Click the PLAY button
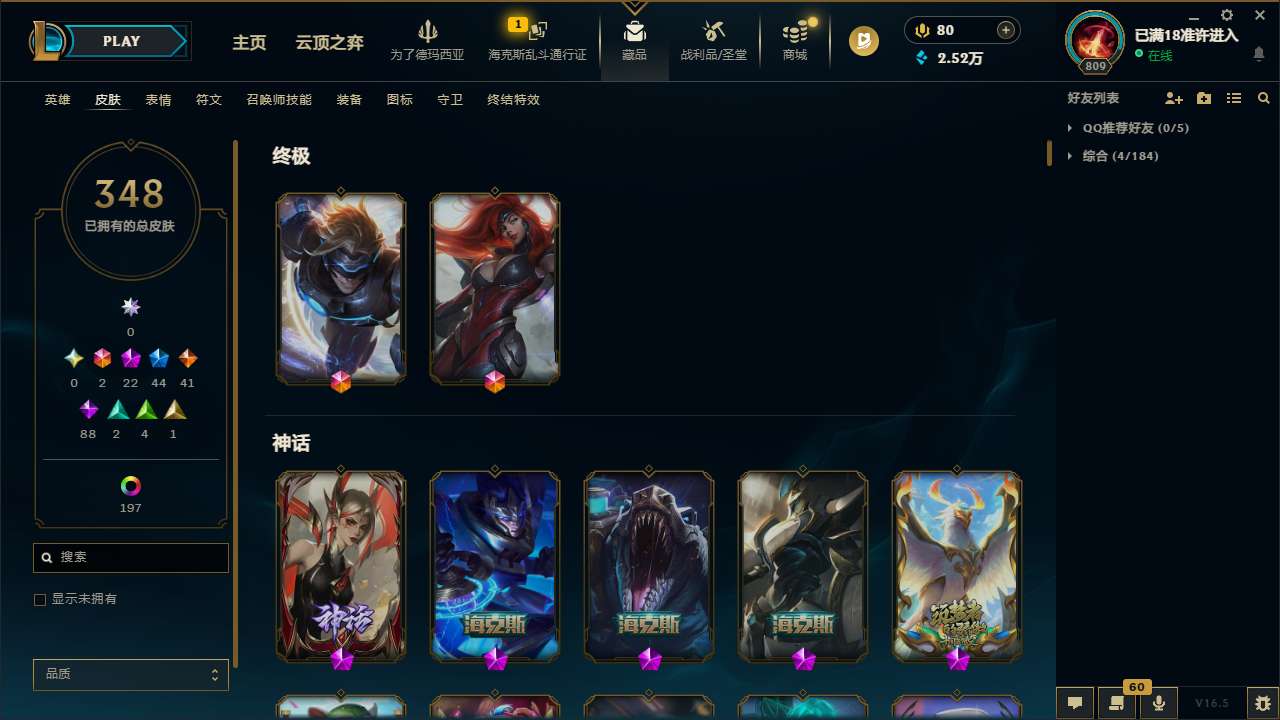Image resolution: width=1280 pixels, height=720 pixels. (x=121, y=41)
